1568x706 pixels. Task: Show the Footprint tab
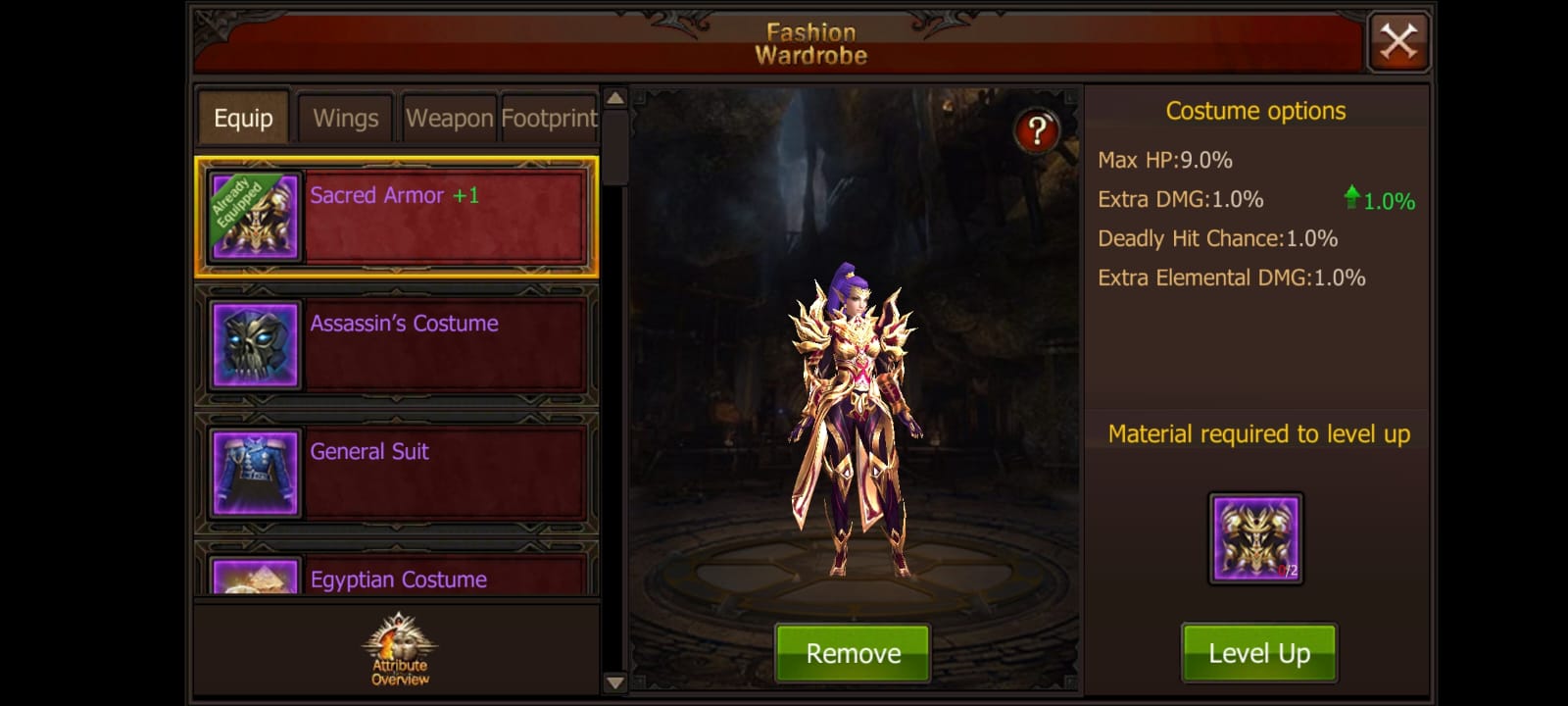tap(549, 119)
